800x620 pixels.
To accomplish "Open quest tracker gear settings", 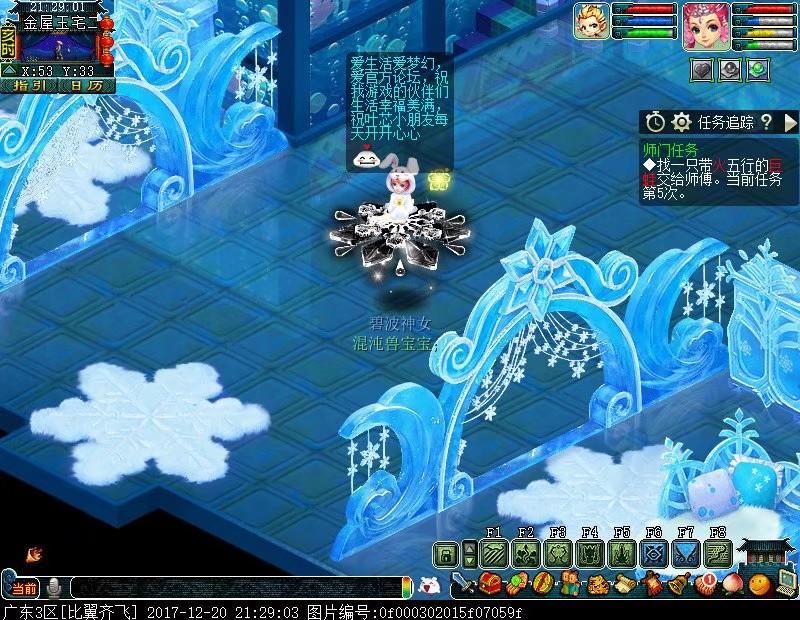I will coord(682,122).
